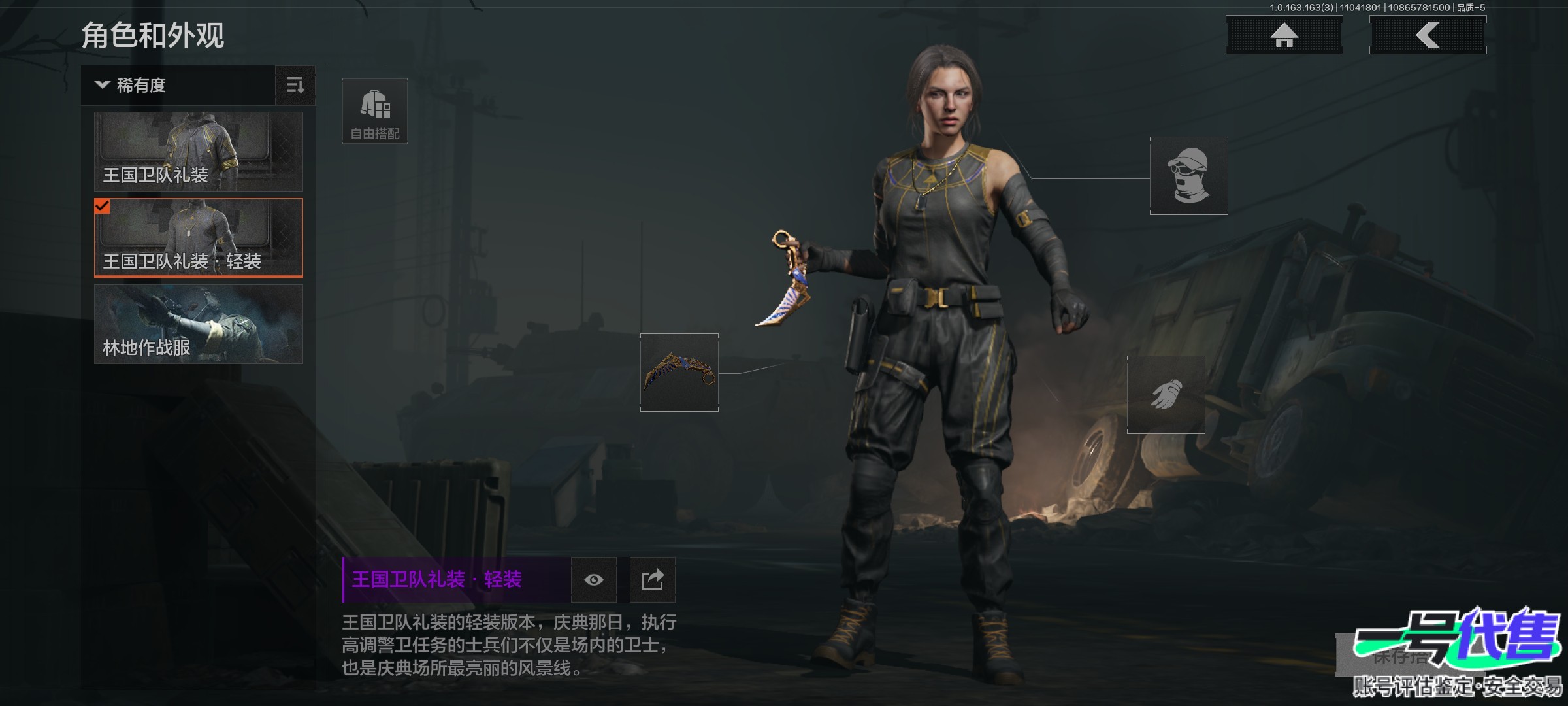Image resolution: width=1568 pixels, height=706 pixels.
Task: Select the karambit knife slot
Action: [x=679, y=373]
